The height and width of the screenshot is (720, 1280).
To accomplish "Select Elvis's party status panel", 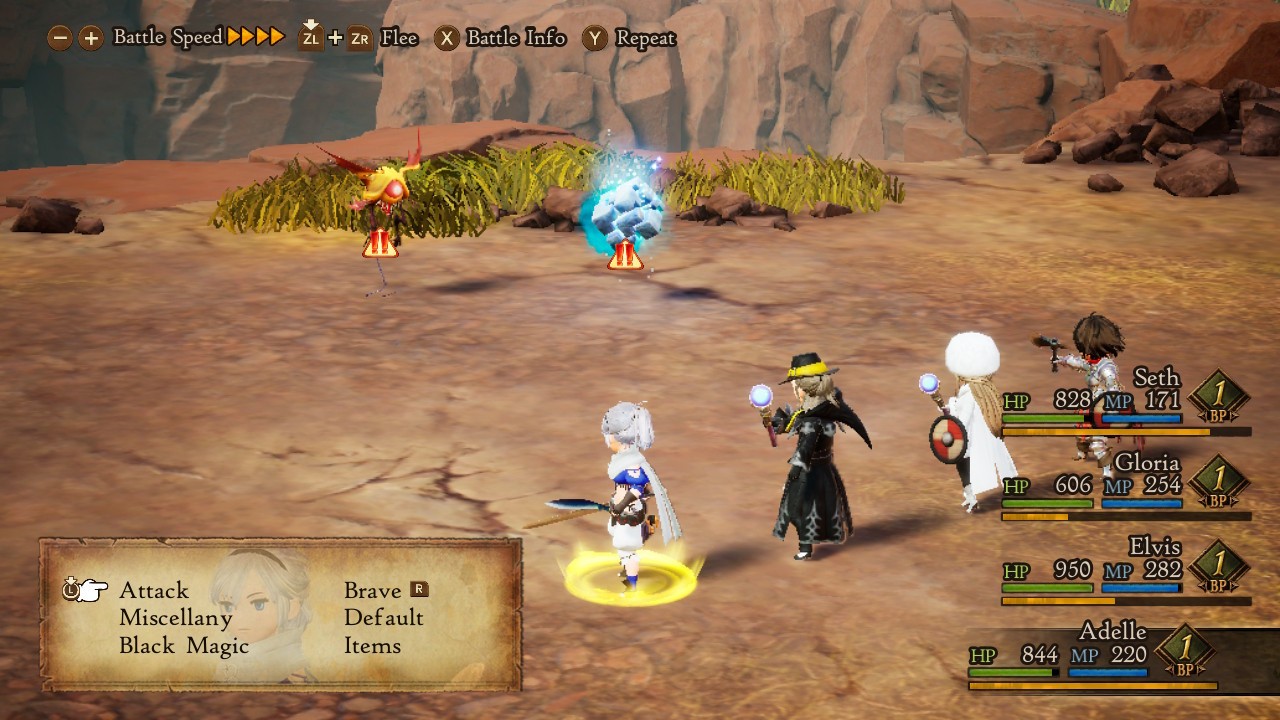I will (1125, 570).
